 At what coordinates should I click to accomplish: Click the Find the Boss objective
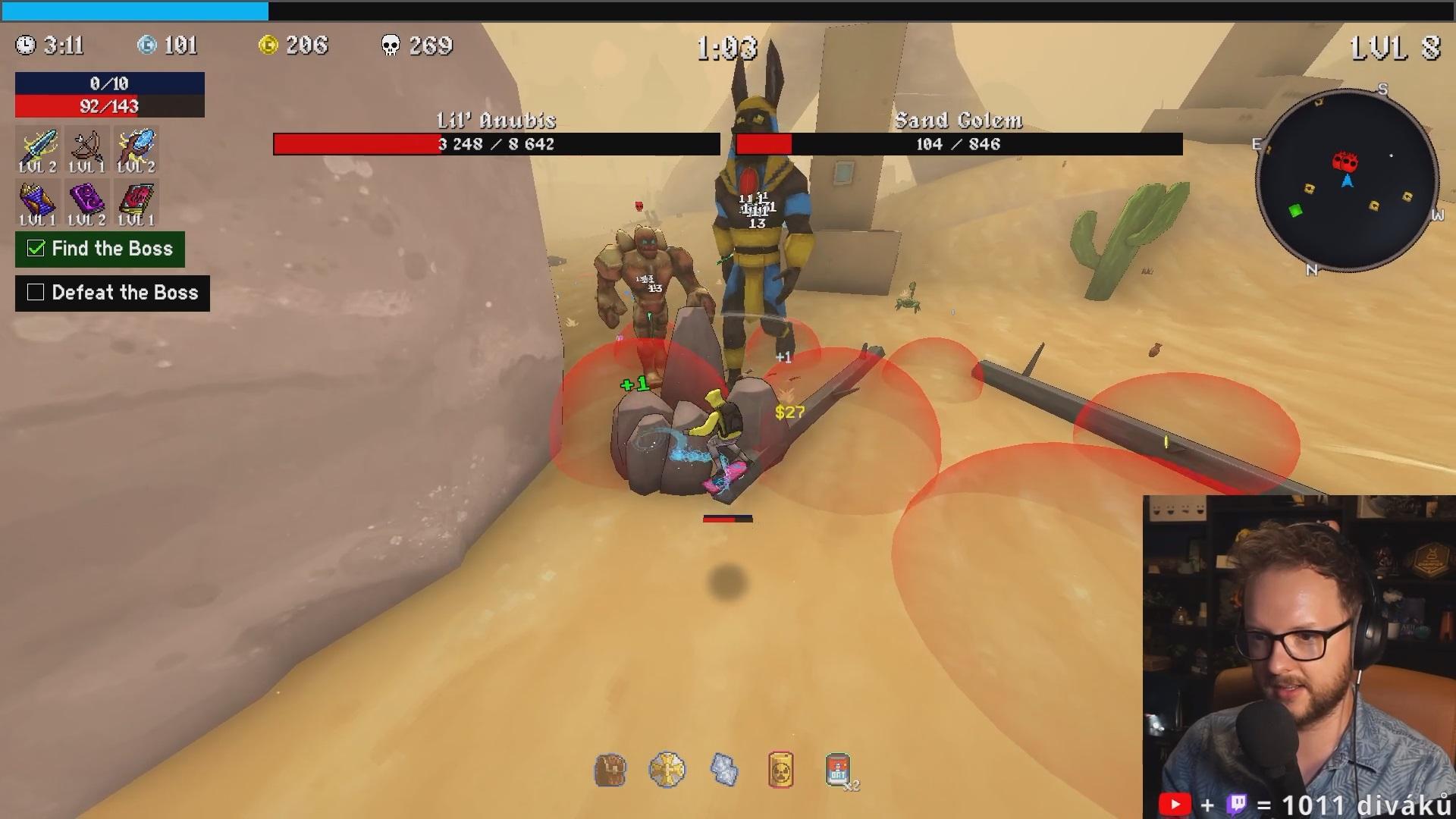coord(100,249)
